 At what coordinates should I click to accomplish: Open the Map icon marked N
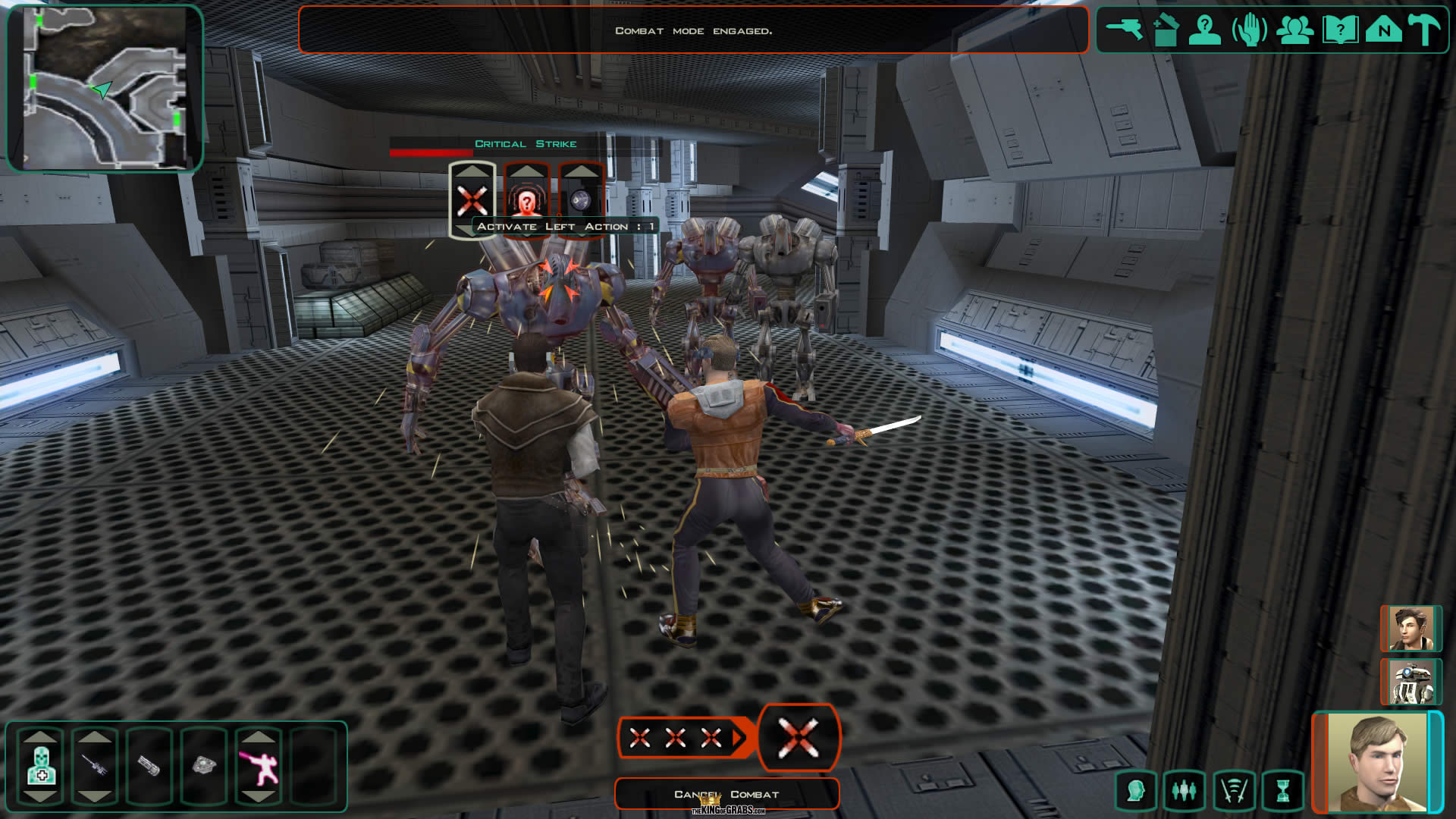[x=1384, y=31]
